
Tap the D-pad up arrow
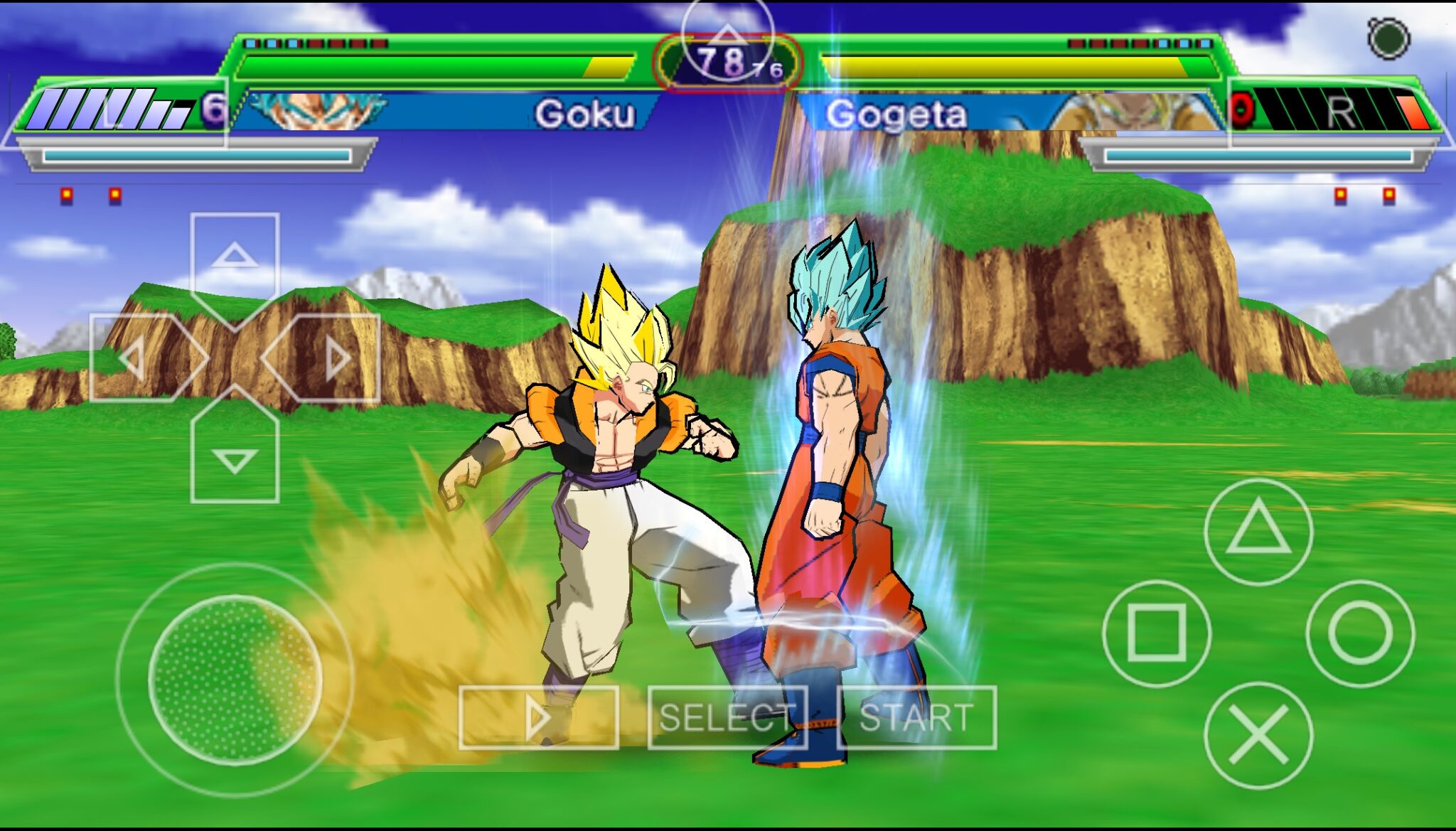coord(235,256)
